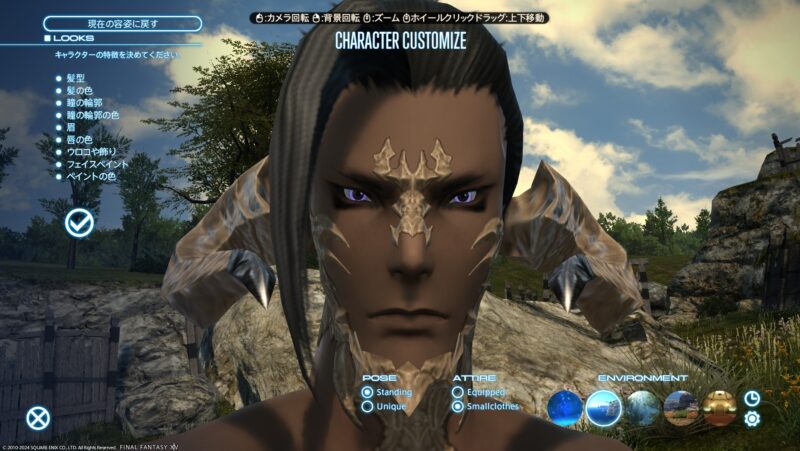Screen dimensions: 800x451
Task: Click the clock time-of-day icon
Action: [752, 398]
